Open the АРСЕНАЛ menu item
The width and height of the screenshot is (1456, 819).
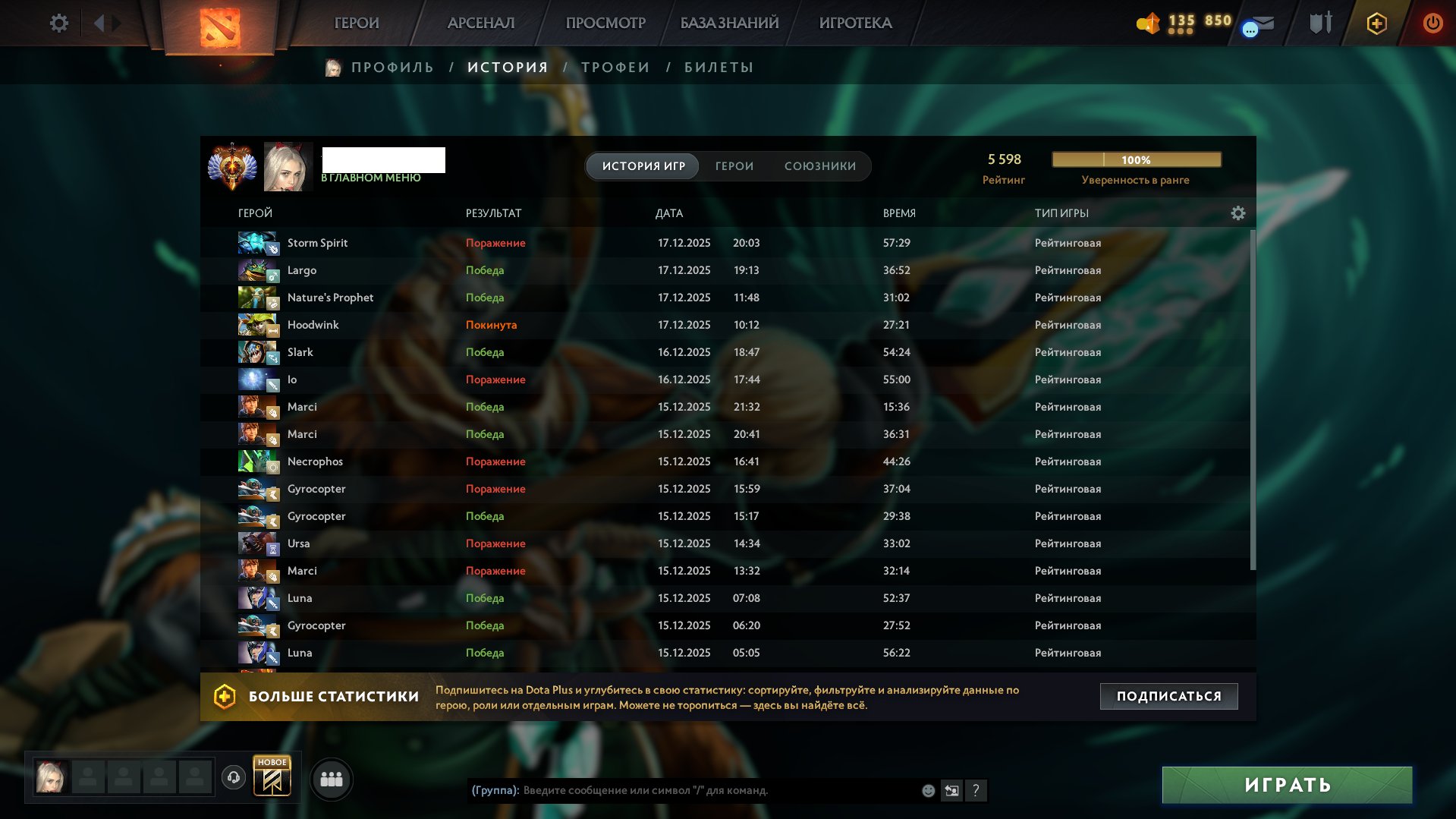click(x=480, y=23)
